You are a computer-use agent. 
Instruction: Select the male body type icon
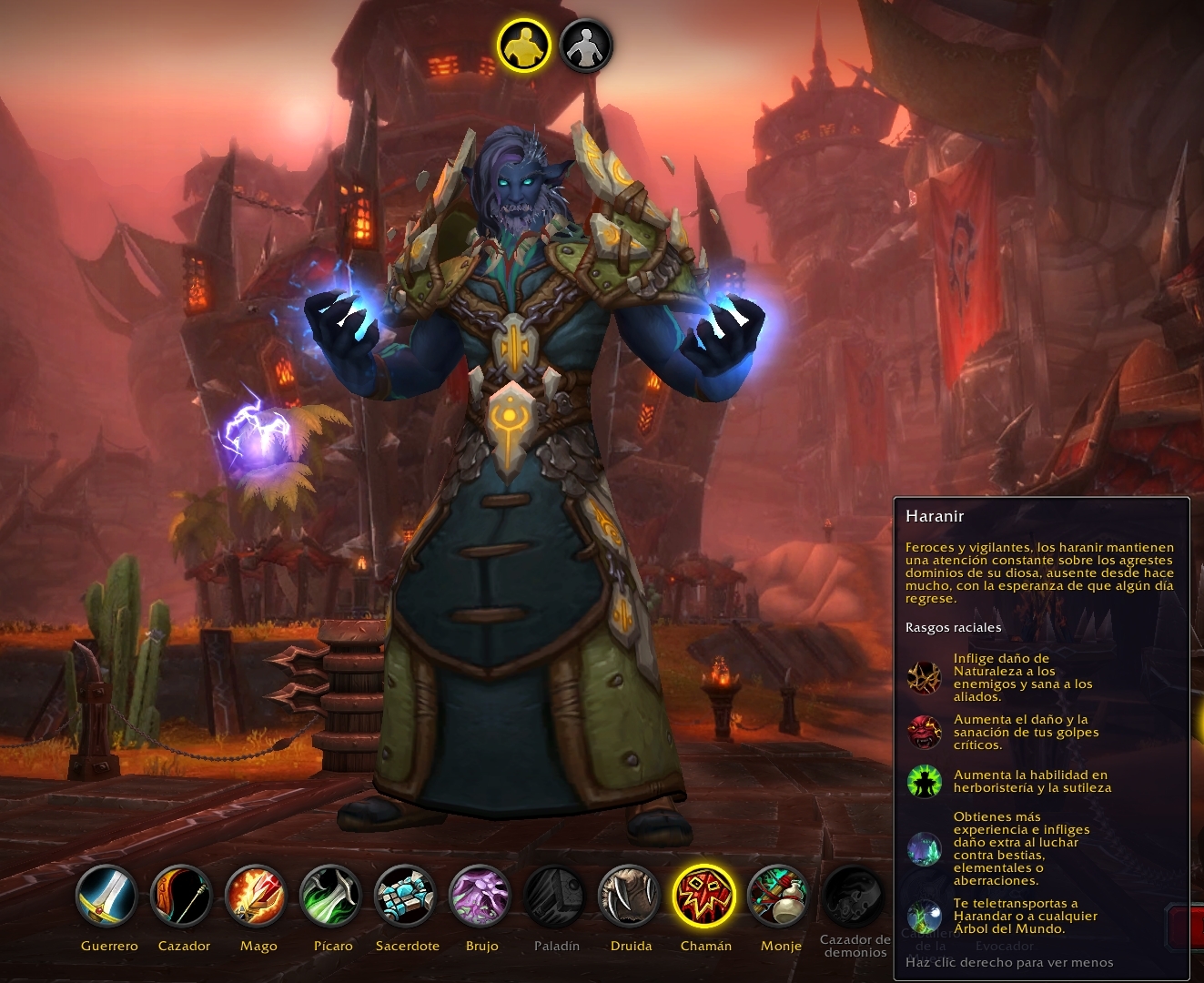524,46
